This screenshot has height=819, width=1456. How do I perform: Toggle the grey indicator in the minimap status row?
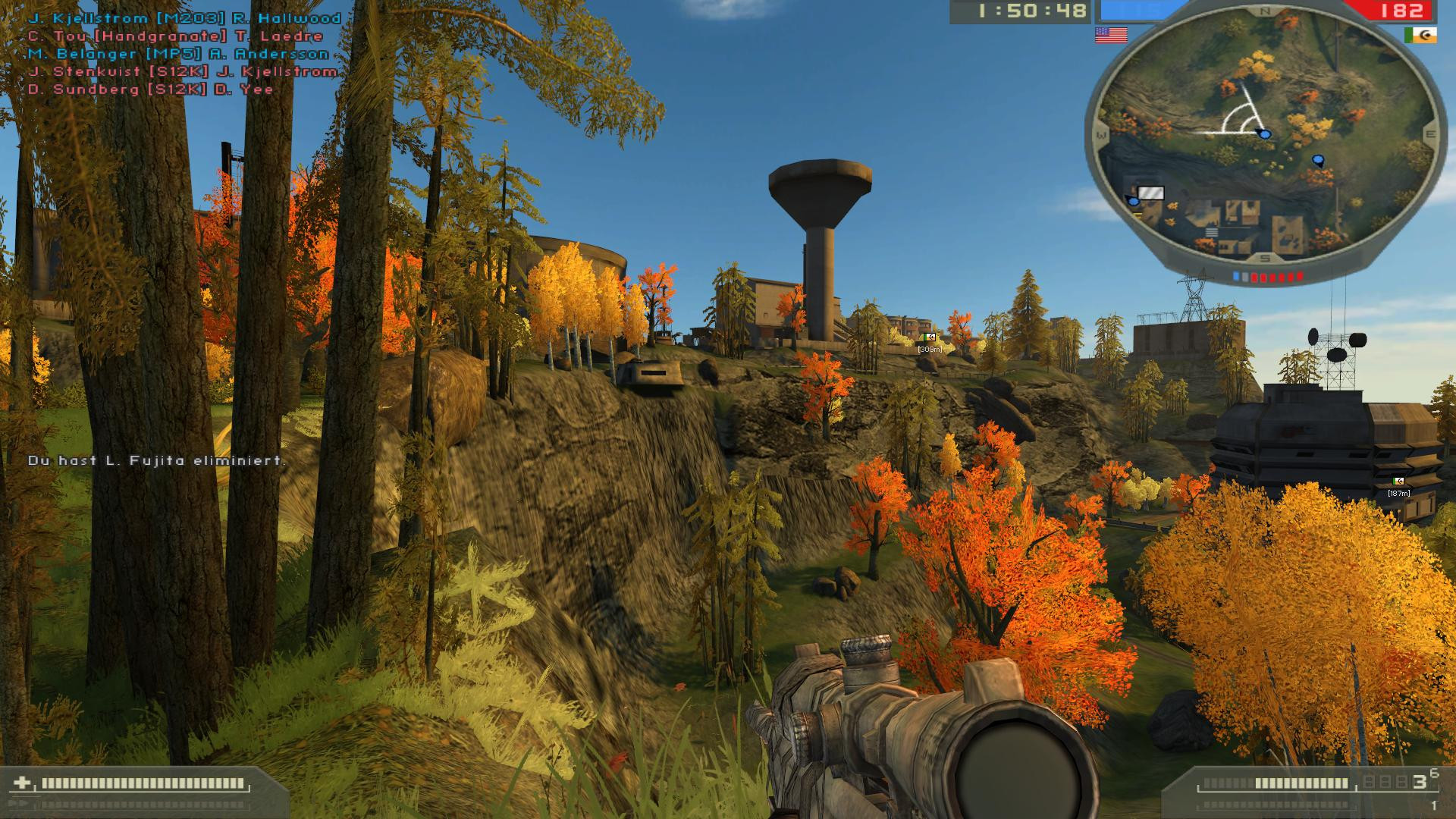pyautogui.click(x=1246, y=275)
